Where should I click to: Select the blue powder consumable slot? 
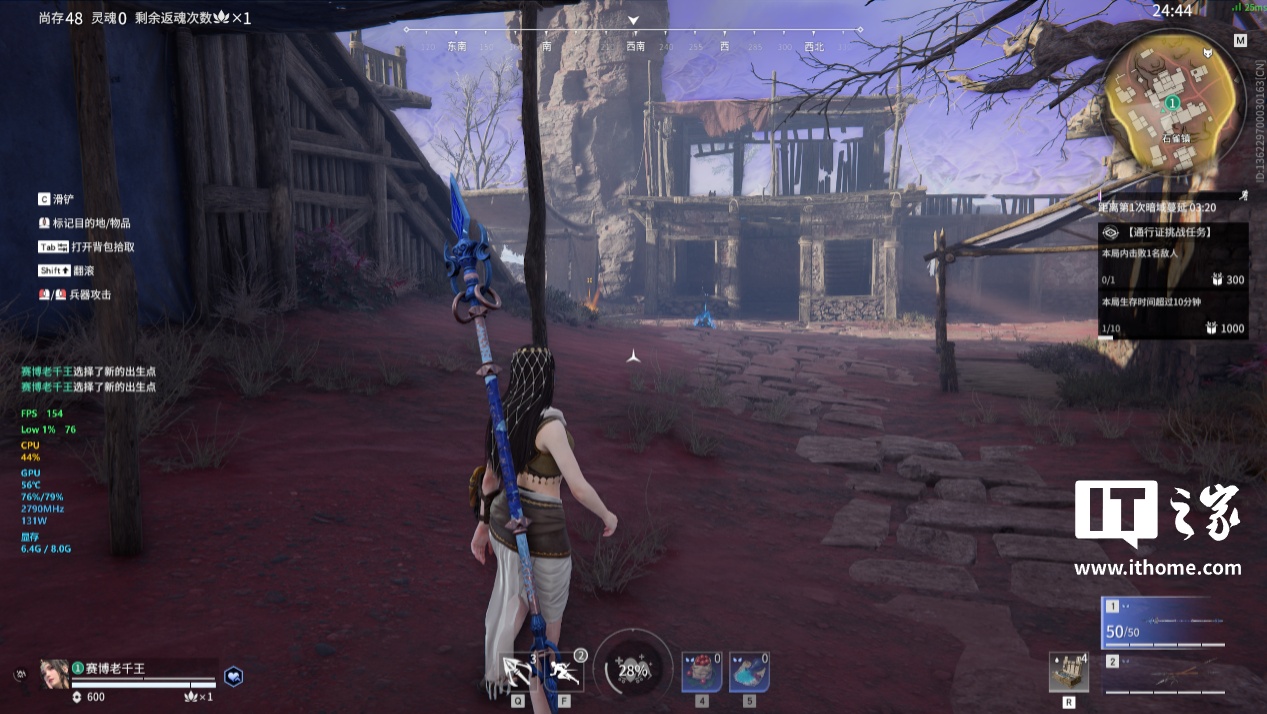pyautogui.click(x=749, y=670)
